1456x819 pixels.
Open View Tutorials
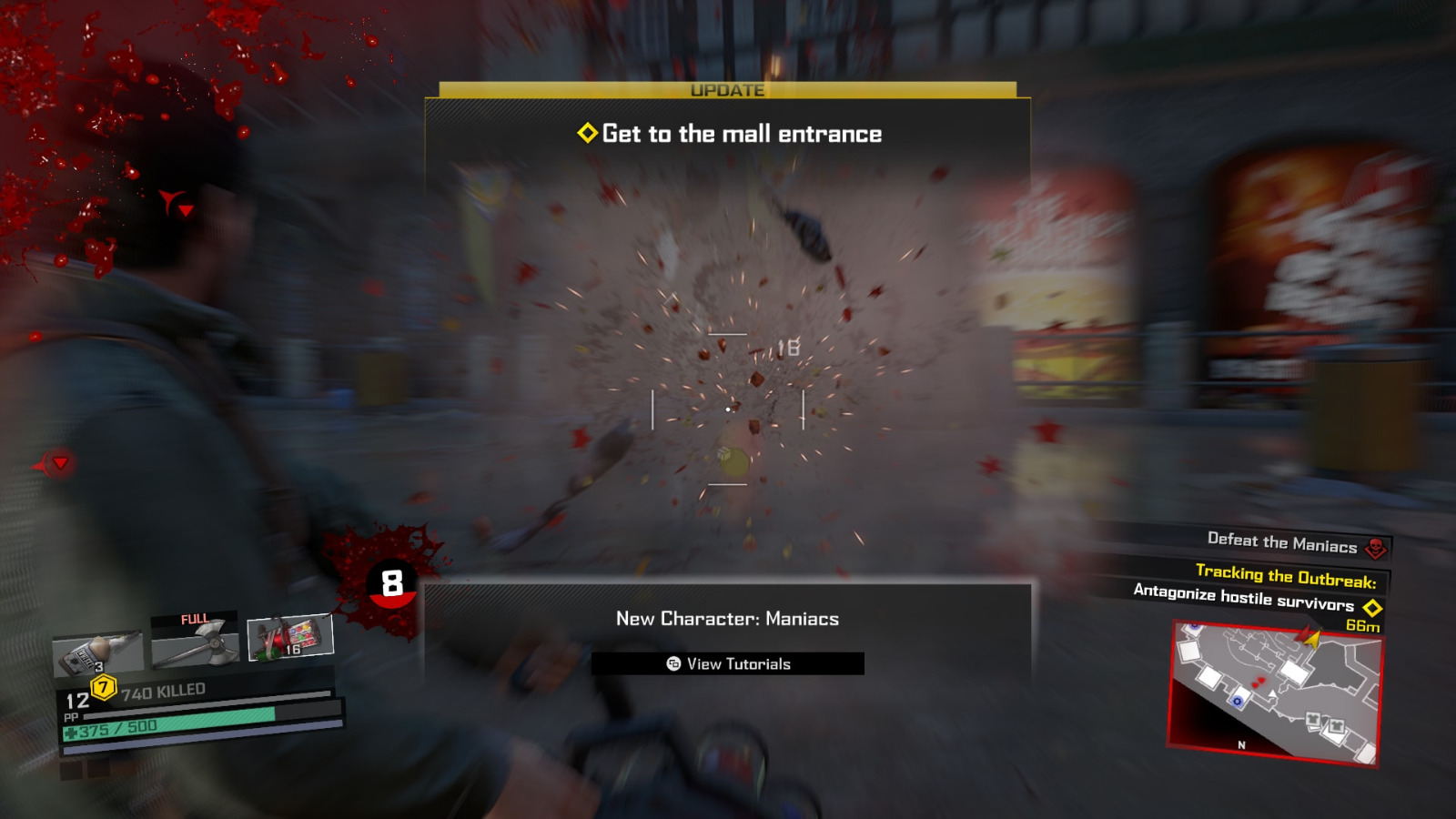click(x=727, y=663)
